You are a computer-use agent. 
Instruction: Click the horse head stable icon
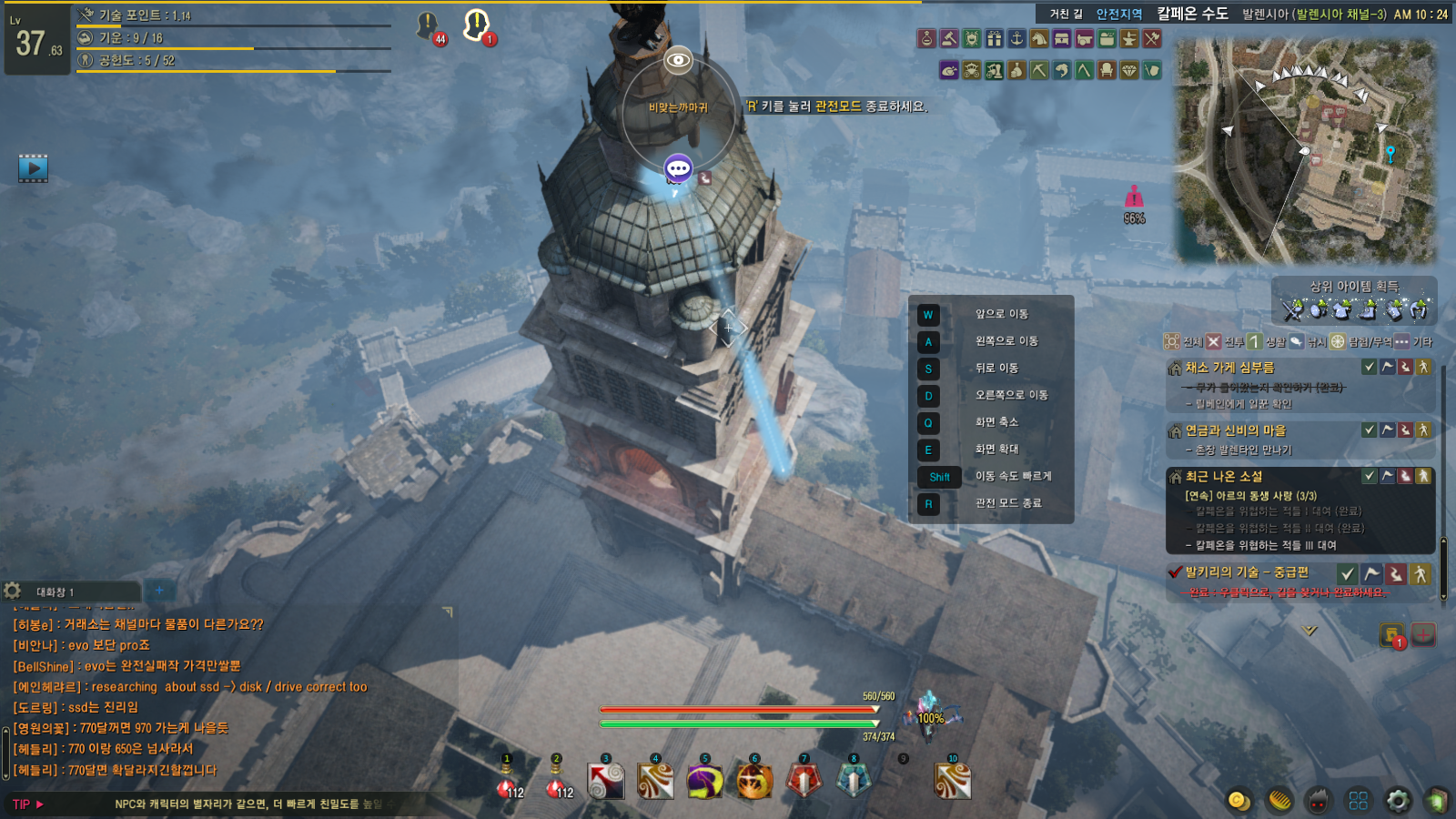[x=1038, y=38]
